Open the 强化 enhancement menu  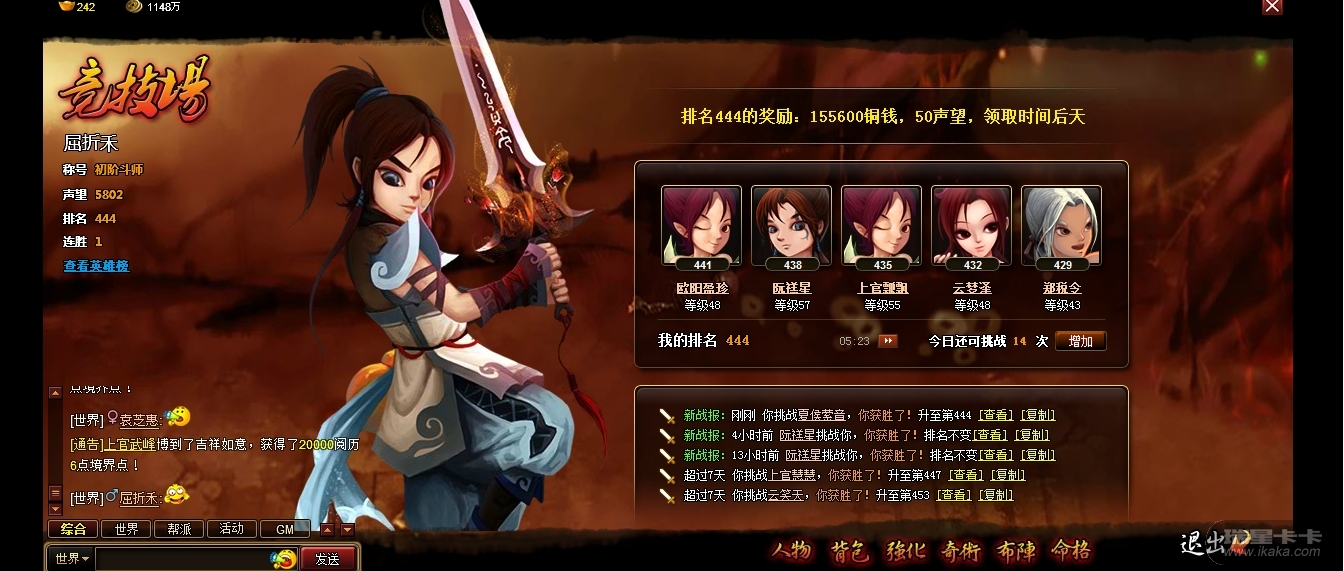click(906, 551)
